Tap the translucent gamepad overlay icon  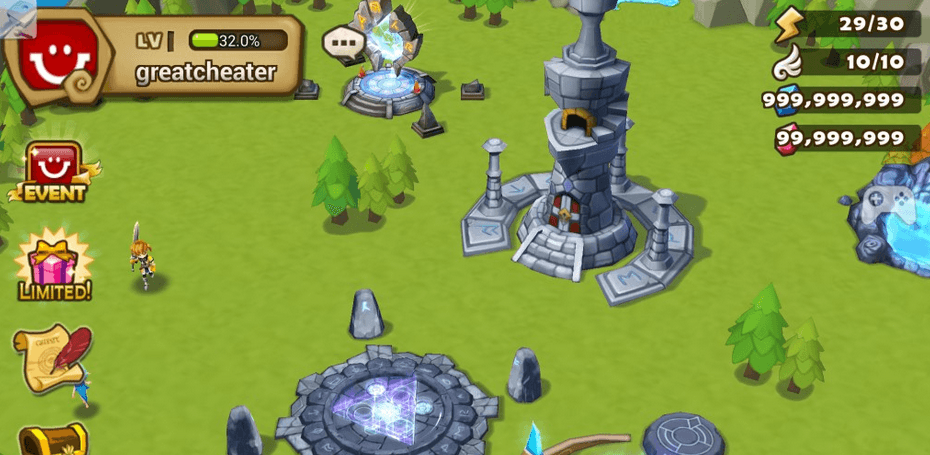coord(887,206)
